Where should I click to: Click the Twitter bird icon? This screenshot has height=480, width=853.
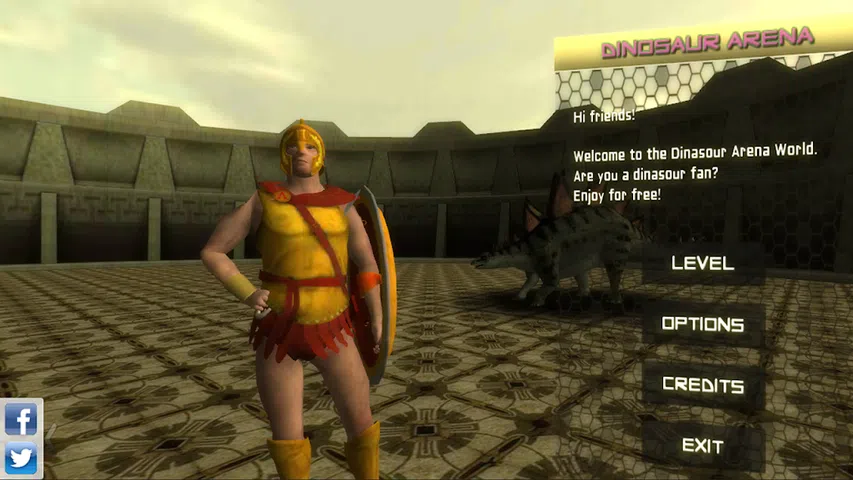(x=21, y=459)
